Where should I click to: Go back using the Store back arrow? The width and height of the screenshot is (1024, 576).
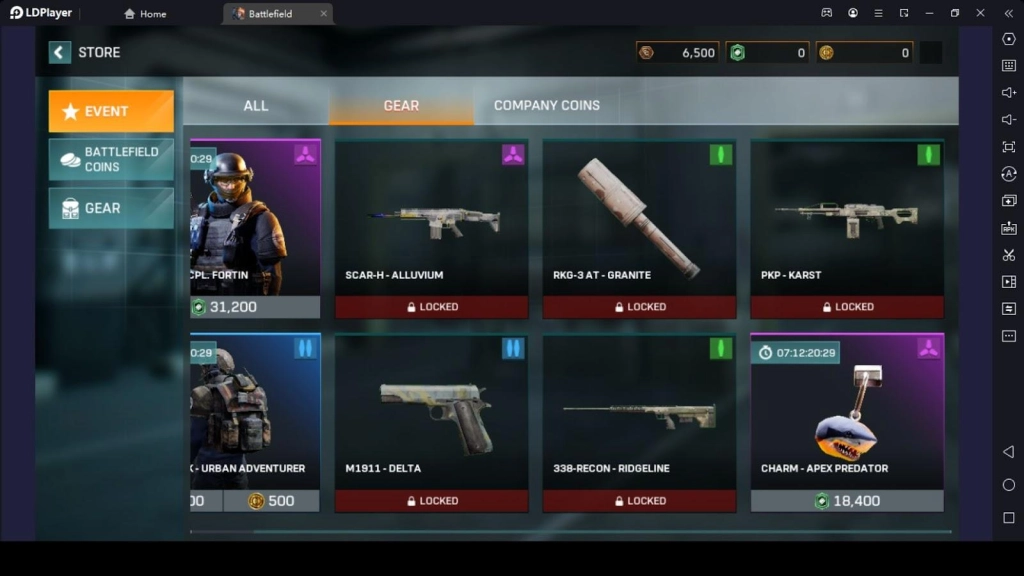[x=60, y=53]
